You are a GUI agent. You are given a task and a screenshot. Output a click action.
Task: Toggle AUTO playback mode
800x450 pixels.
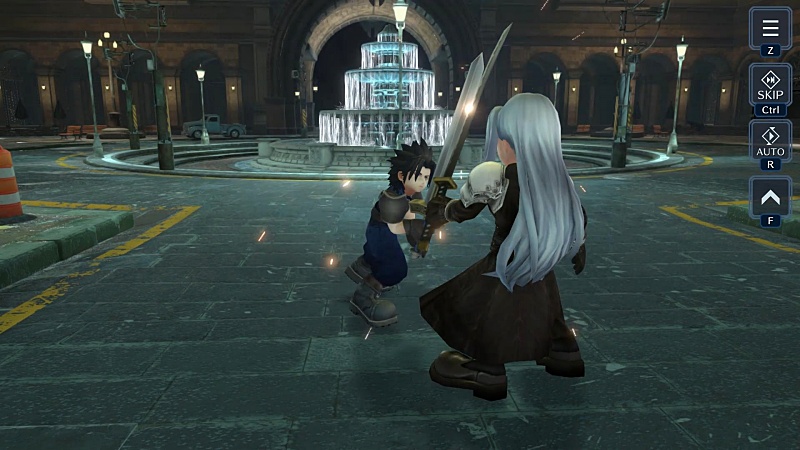770,141
